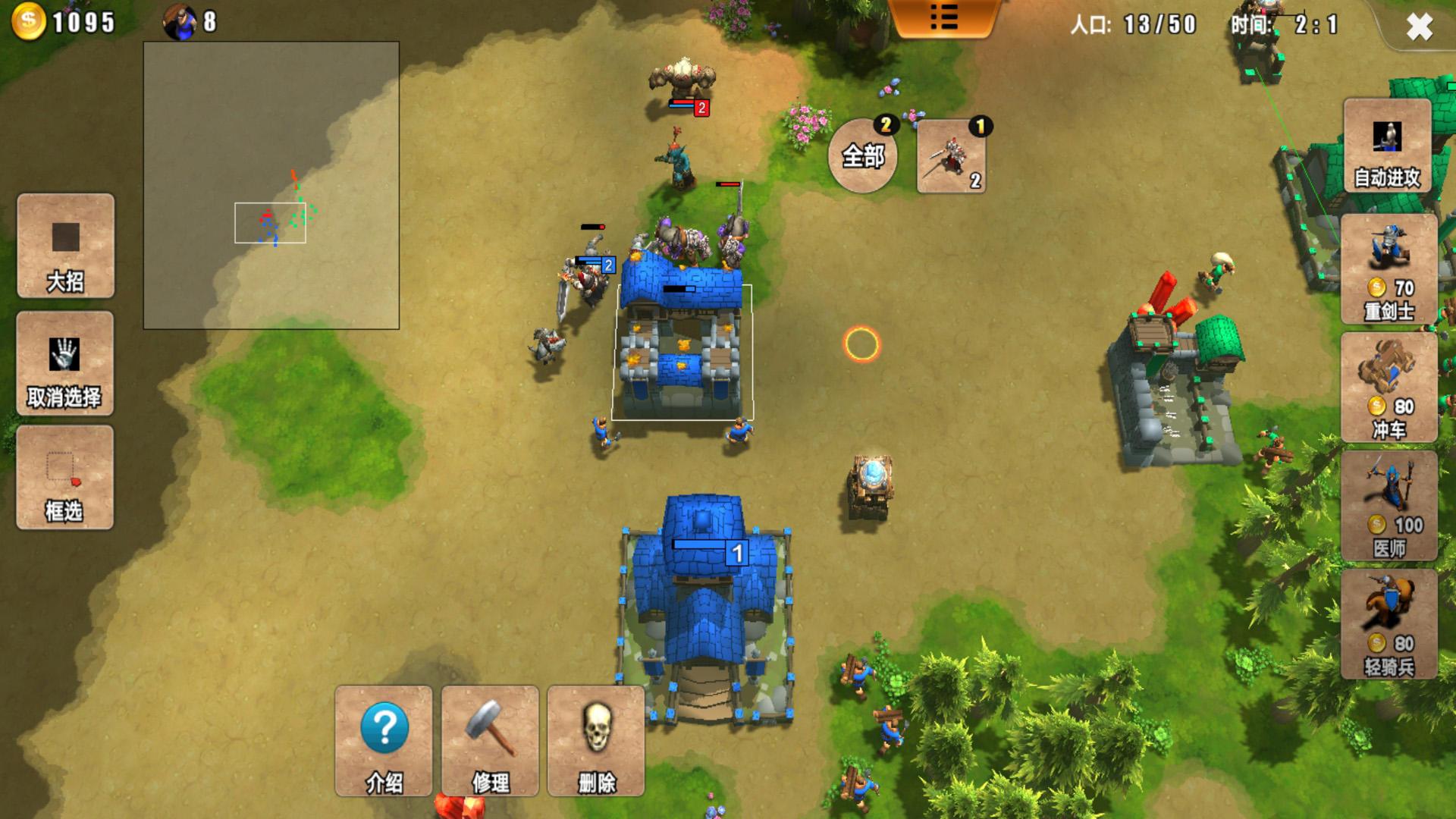Screen dimensions: 1456x819
Task: Build a 冲车 battering ram
Action: click(1389, 387)
